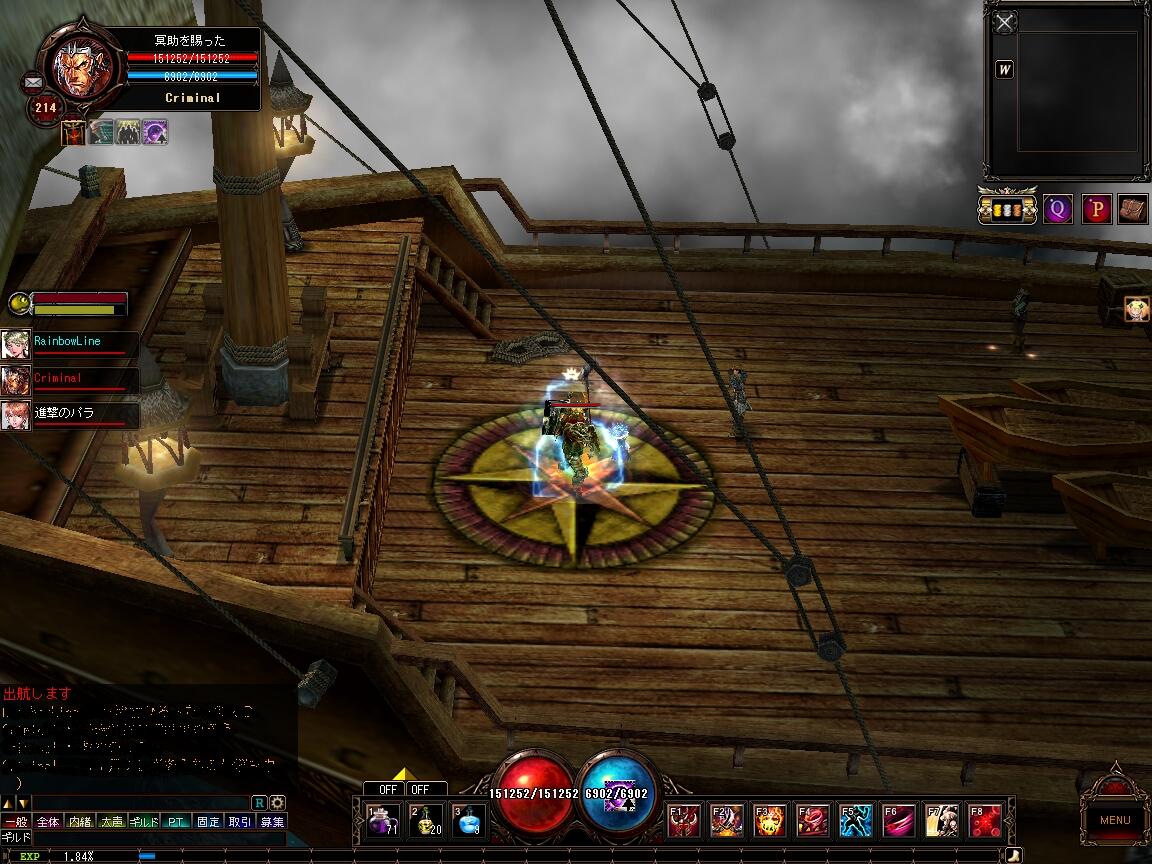
Task: Use the purple potion in slot 1
Action: [381, 820]
